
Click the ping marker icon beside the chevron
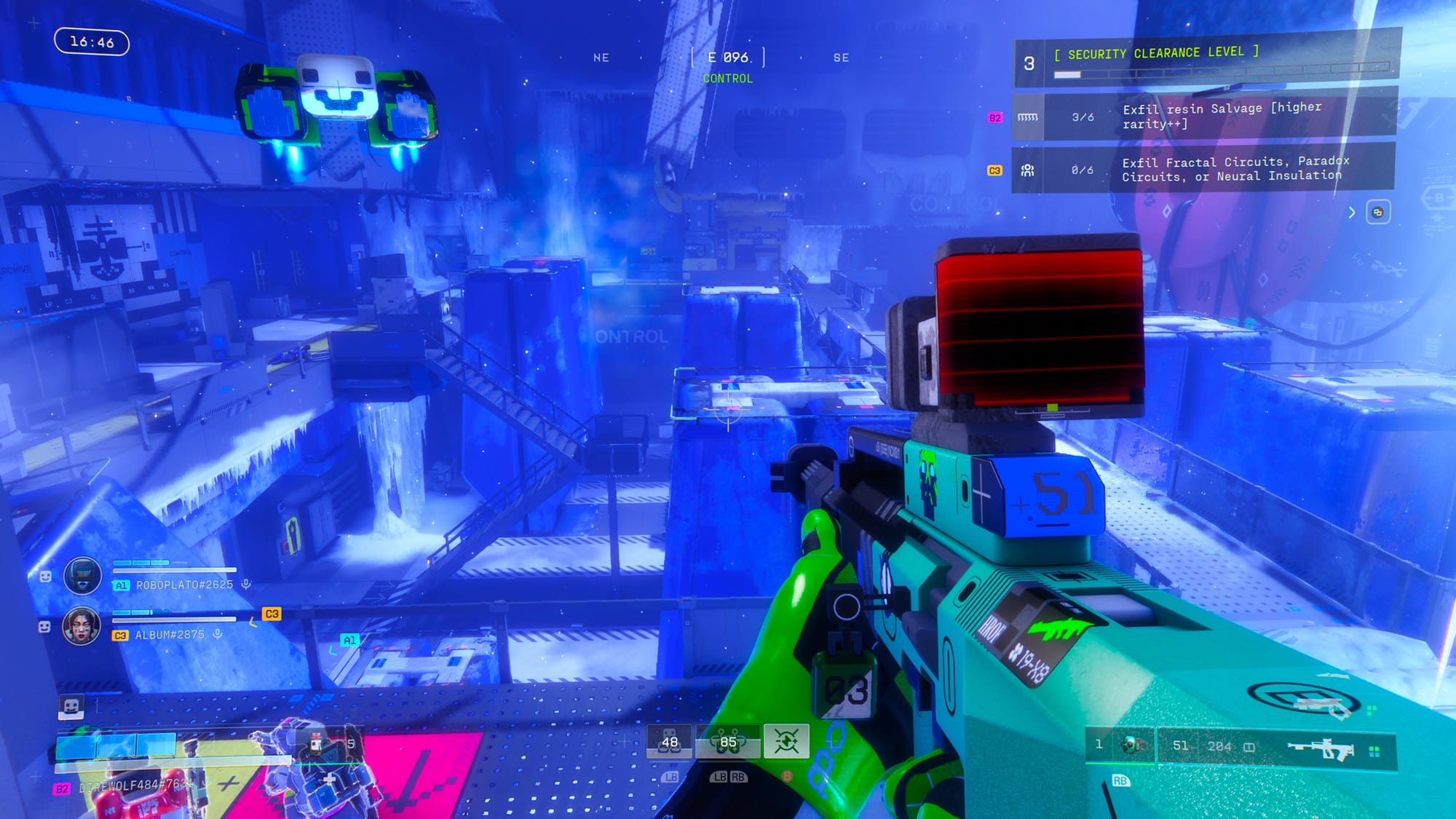(1378, 213)
